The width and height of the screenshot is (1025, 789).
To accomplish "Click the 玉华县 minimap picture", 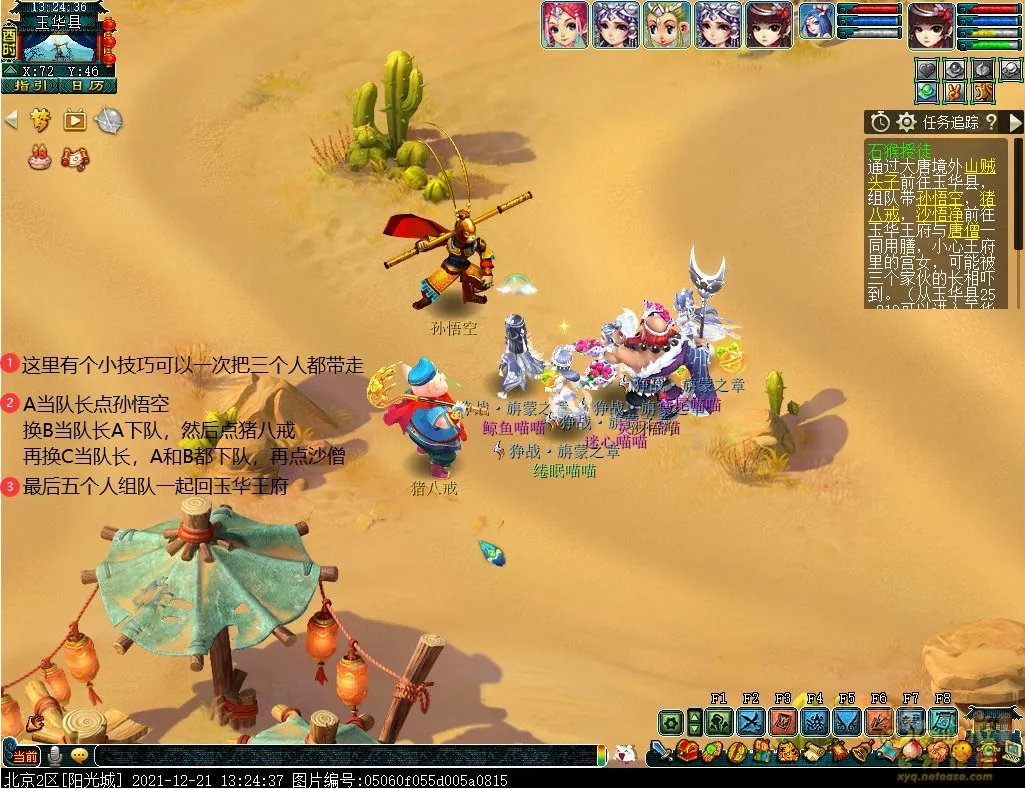I will [58, 46].
